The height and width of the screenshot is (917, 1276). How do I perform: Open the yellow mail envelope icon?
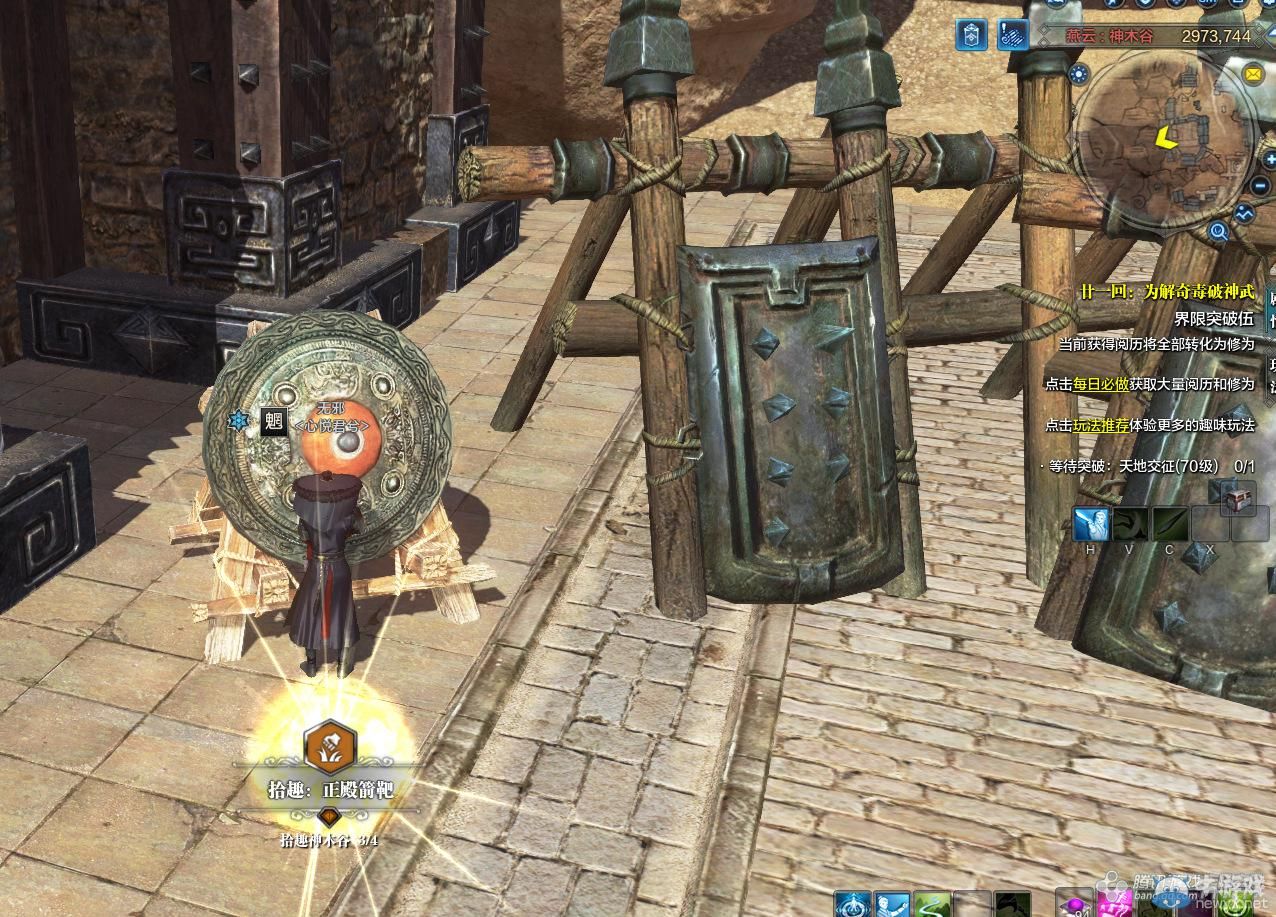coord(1252,74)
